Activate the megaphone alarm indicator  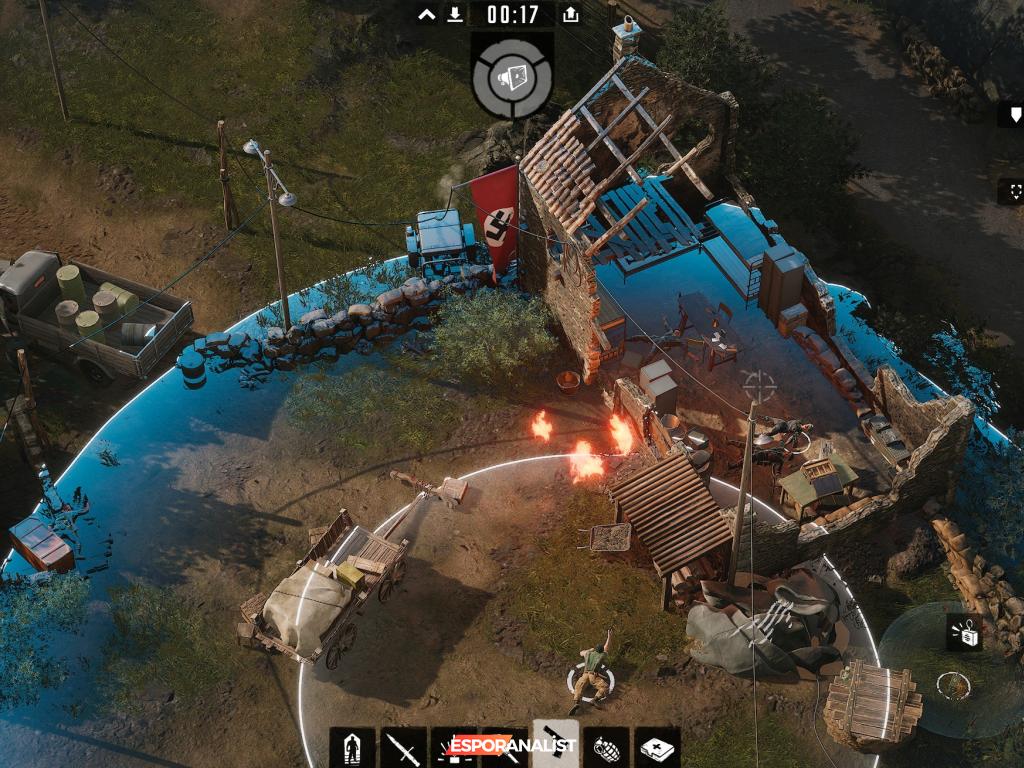512,77
